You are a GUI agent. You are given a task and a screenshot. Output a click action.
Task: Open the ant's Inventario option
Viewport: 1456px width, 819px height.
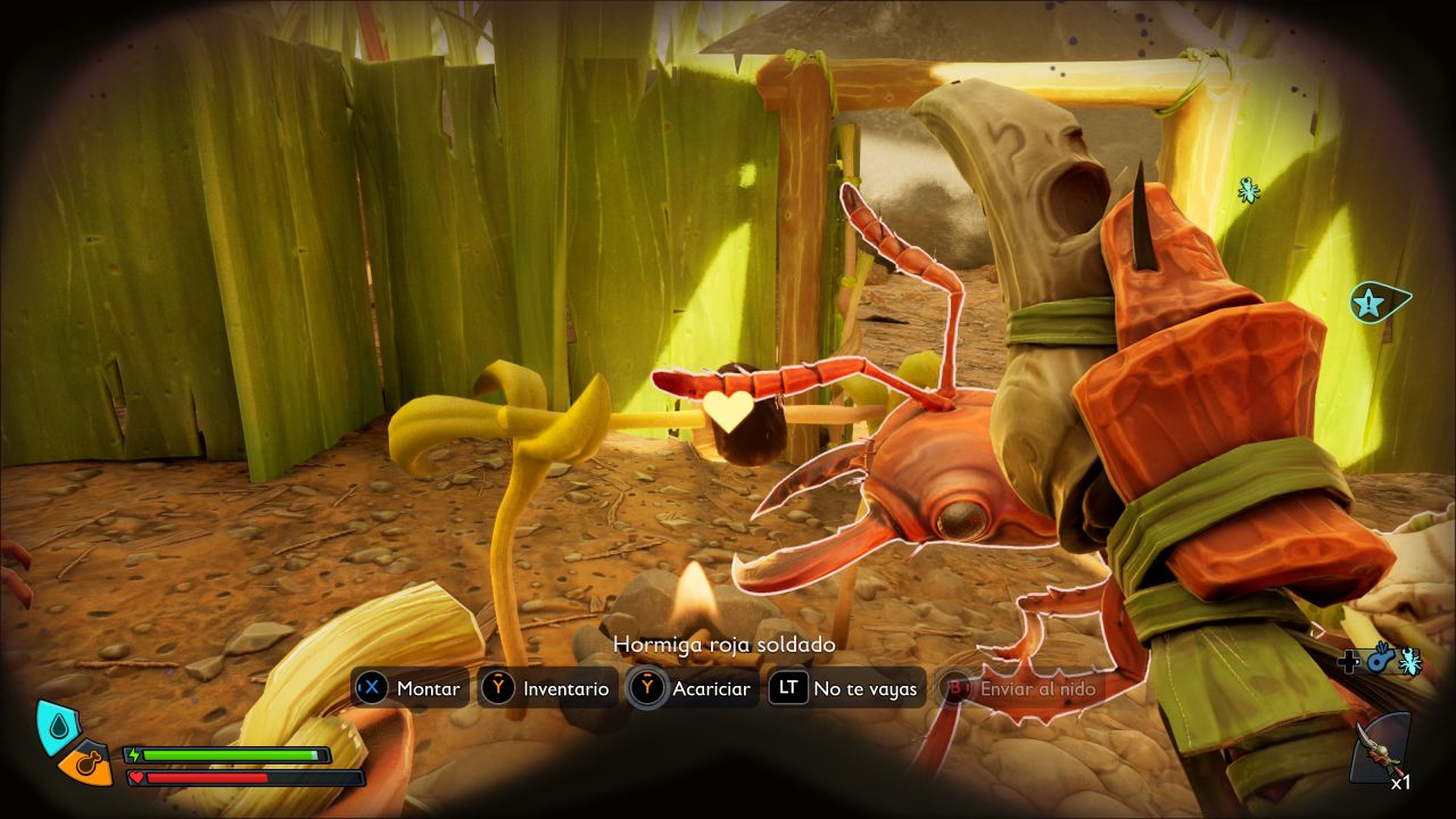coord(546,688)
